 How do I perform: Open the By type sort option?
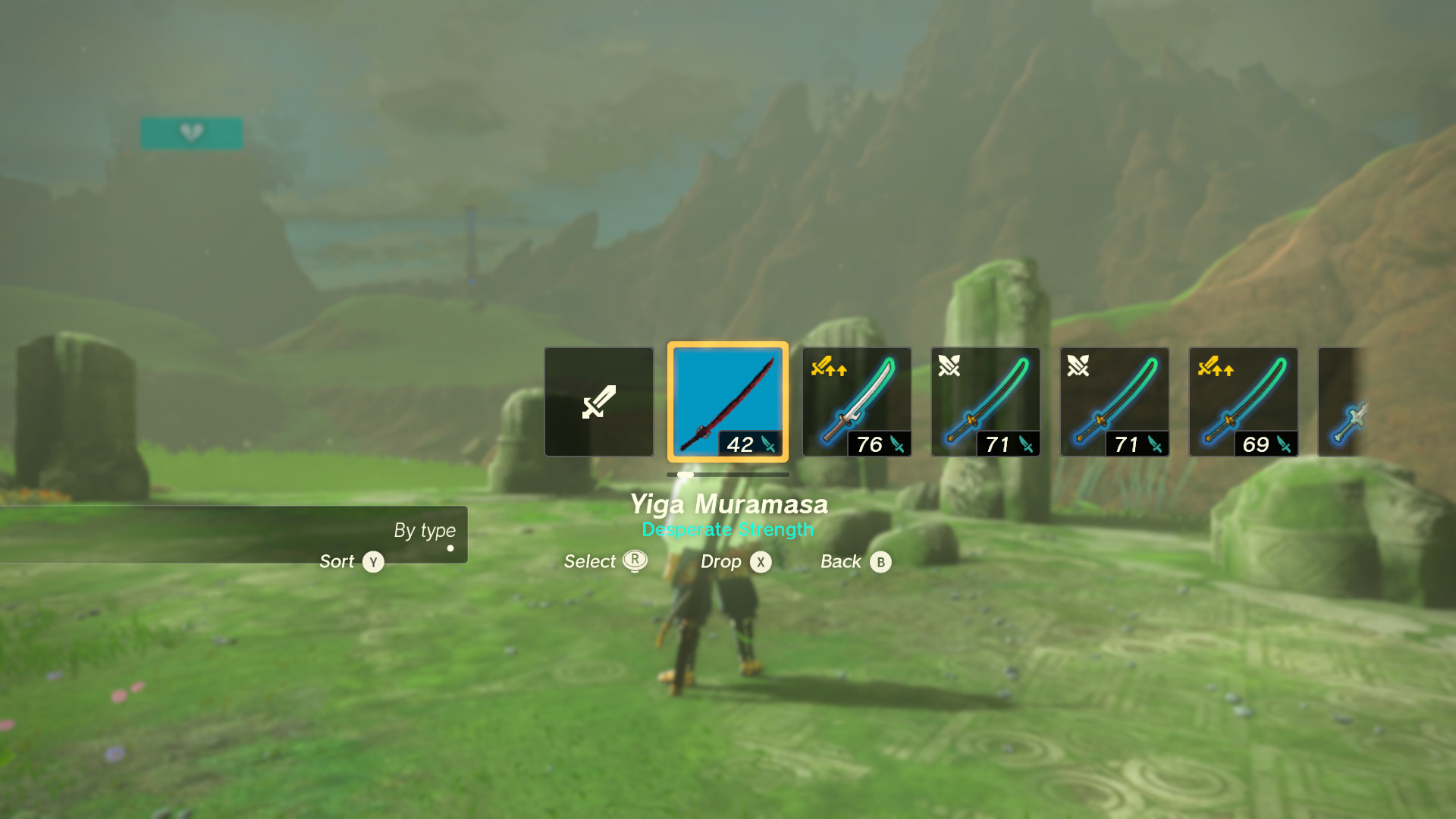click(x=424, y=531)
